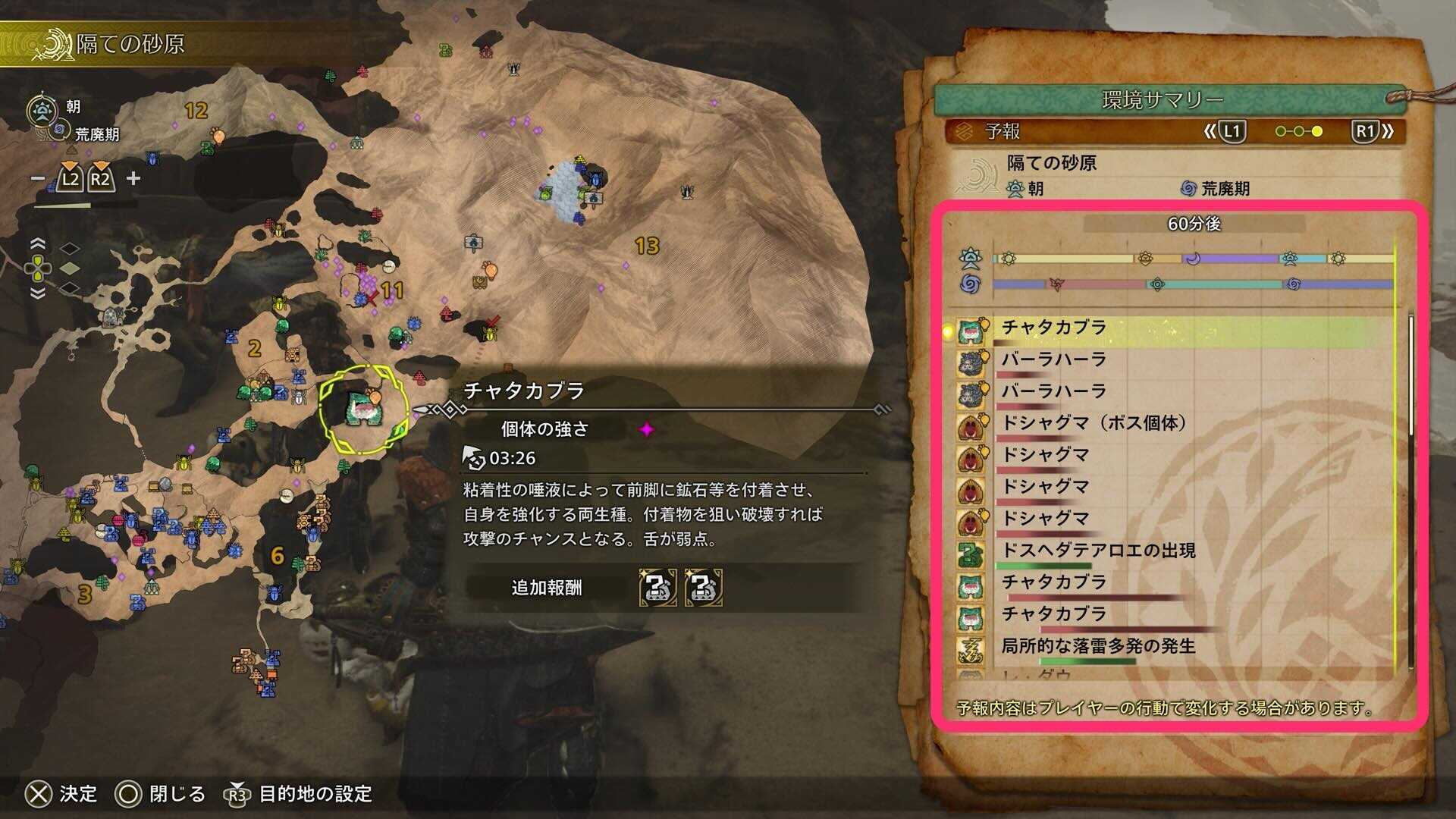
Task: Collapse map filters with the double-chevron down arrow
Action: 38,292
